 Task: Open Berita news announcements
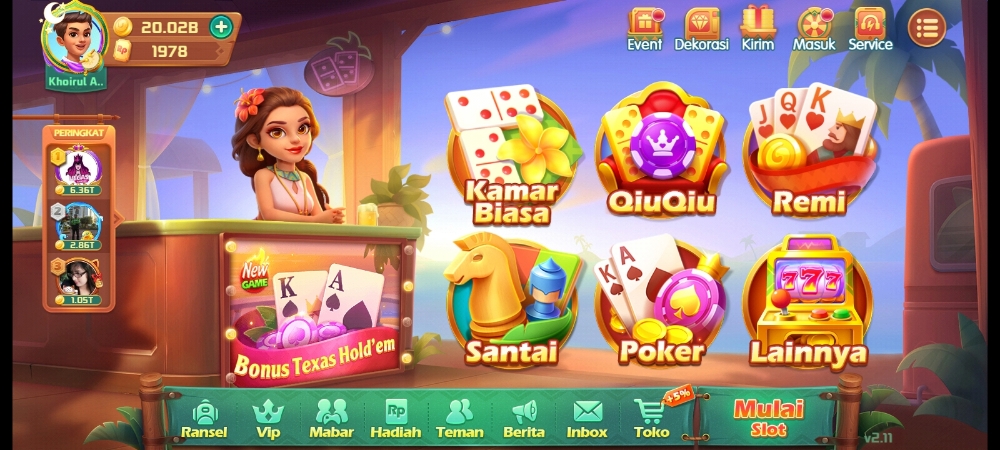(524, 418)
